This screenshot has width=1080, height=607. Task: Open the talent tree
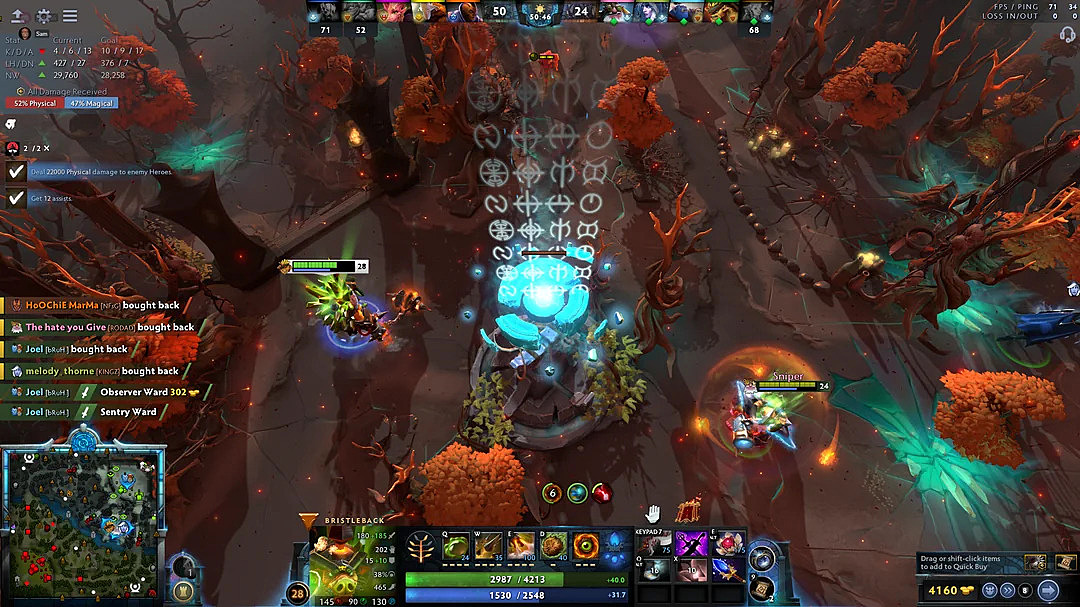click(x=421, y=547)
